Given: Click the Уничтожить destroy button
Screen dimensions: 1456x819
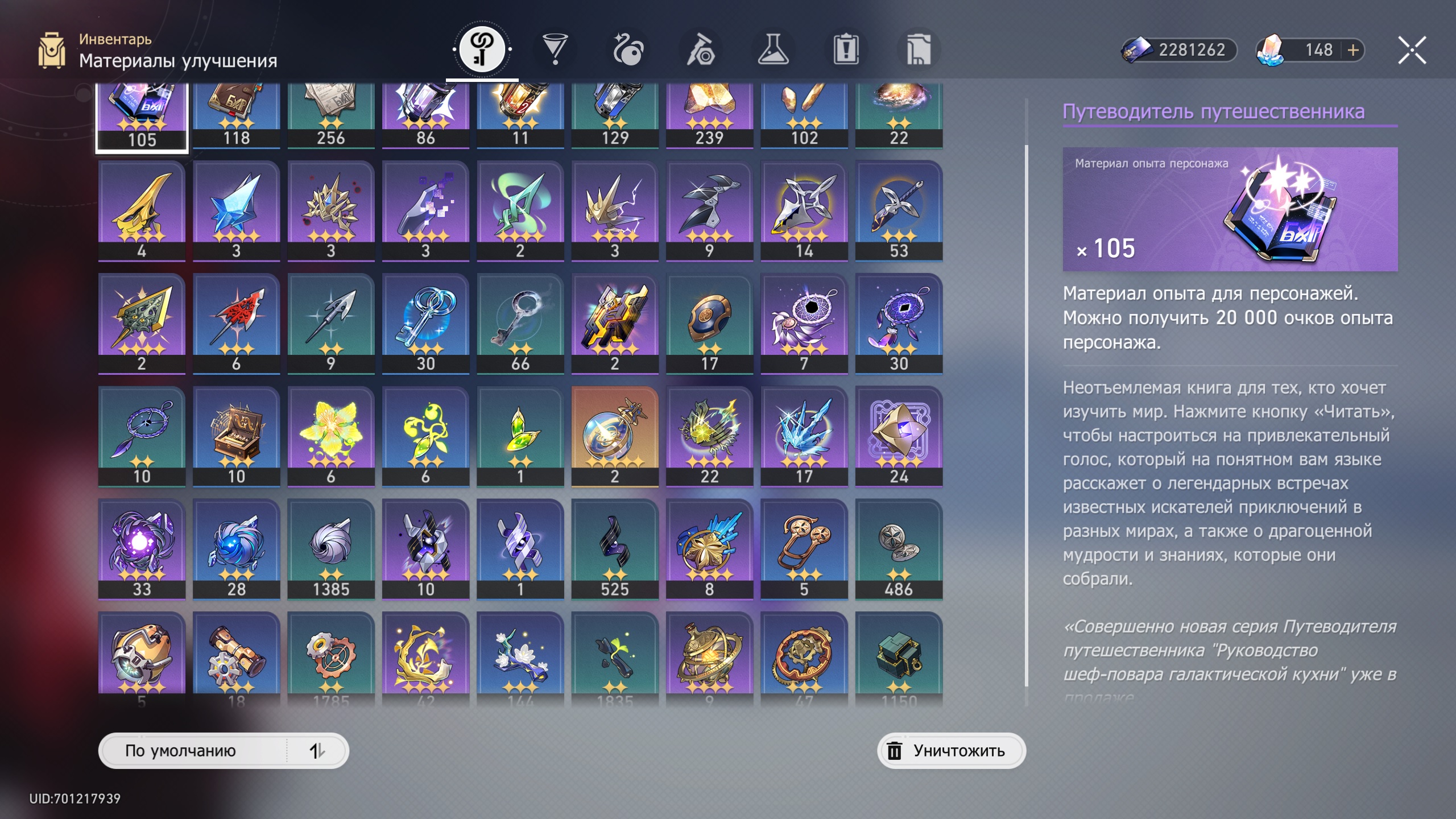Looking at the screenshot, I should pos(951,751).
